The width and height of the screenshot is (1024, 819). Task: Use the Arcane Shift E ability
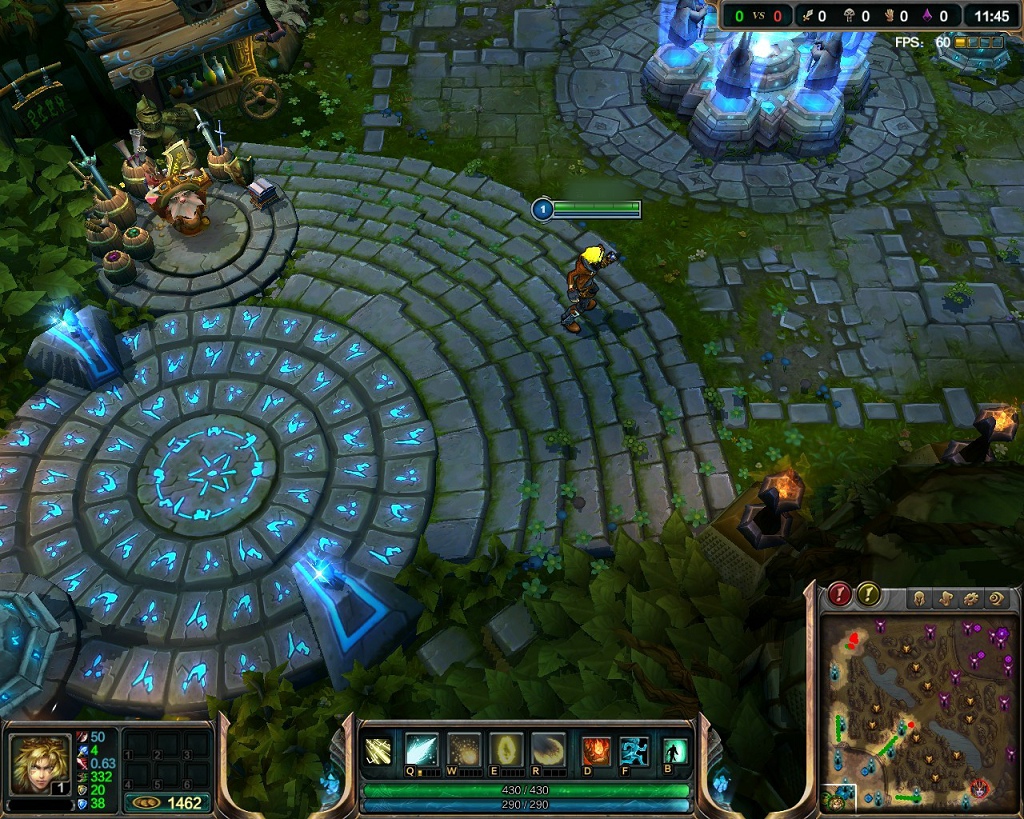(x=505, y=750)
